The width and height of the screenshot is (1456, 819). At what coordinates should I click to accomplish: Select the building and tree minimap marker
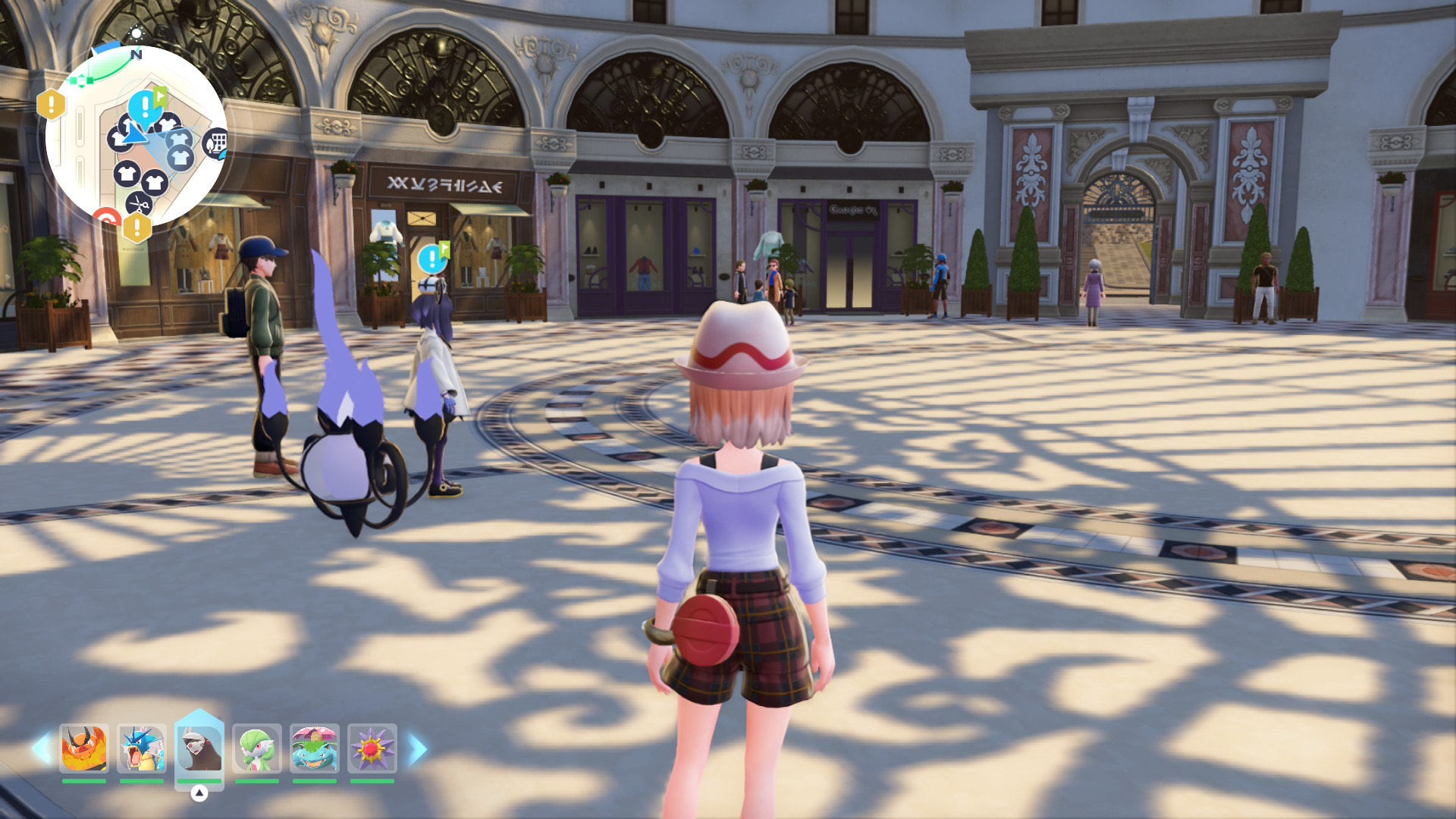216,143
